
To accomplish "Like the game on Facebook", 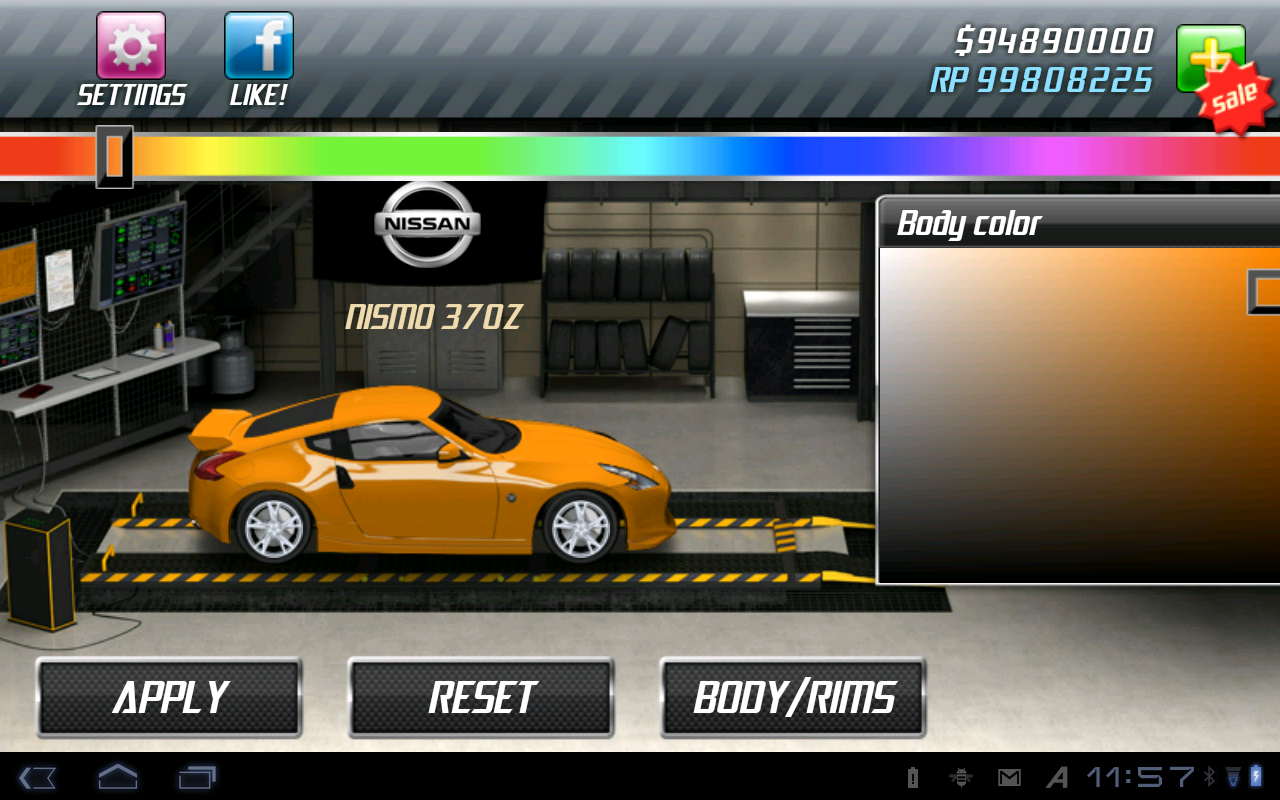I will tap(258, 44).
